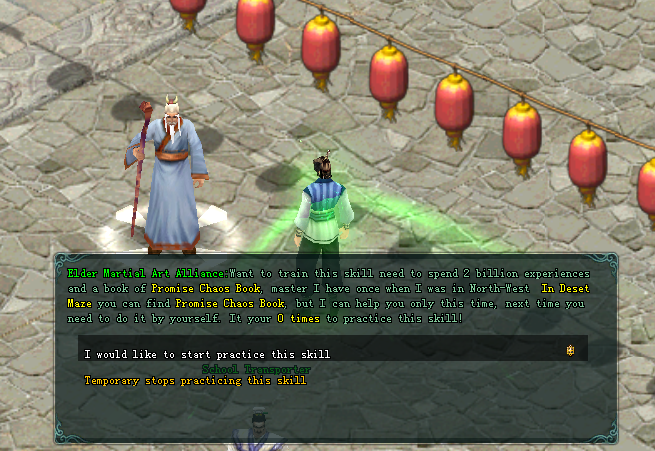Choose 'I would like to start practice this skill'
This screenshot has width=655, height=451.
(207, 354)
